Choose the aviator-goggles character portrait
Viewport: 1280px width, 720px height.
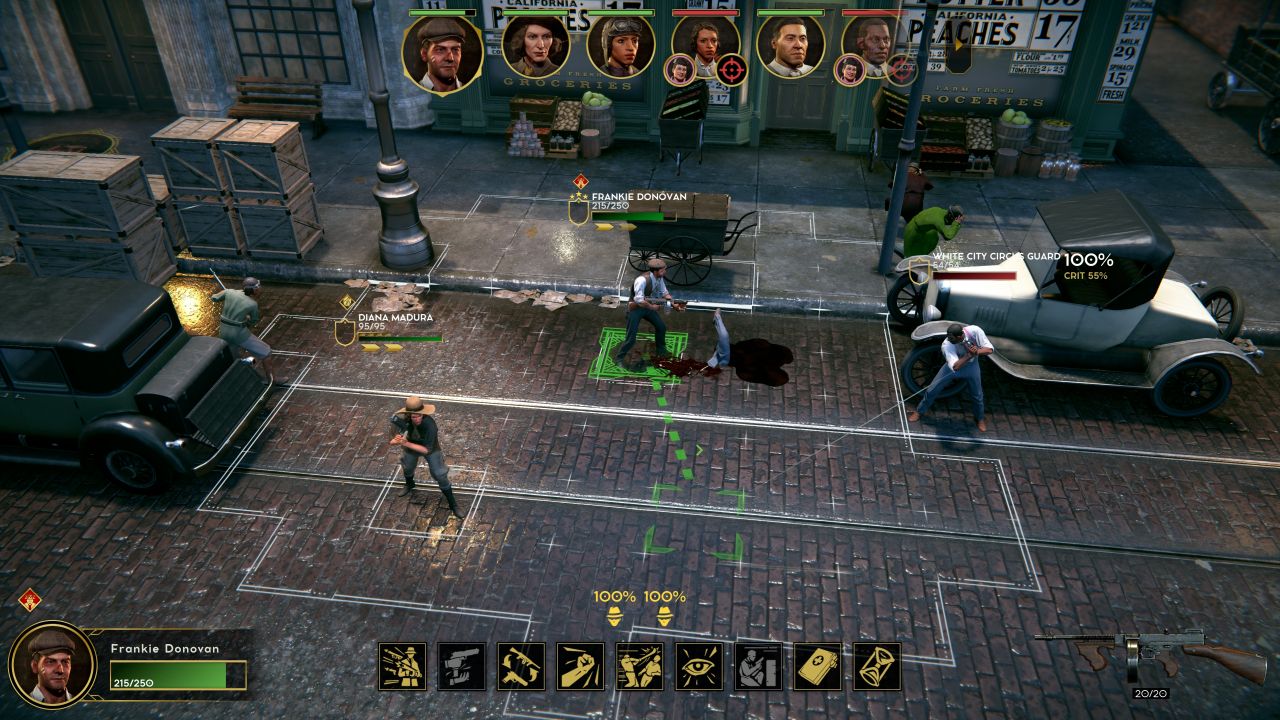[x=620, y=46]
